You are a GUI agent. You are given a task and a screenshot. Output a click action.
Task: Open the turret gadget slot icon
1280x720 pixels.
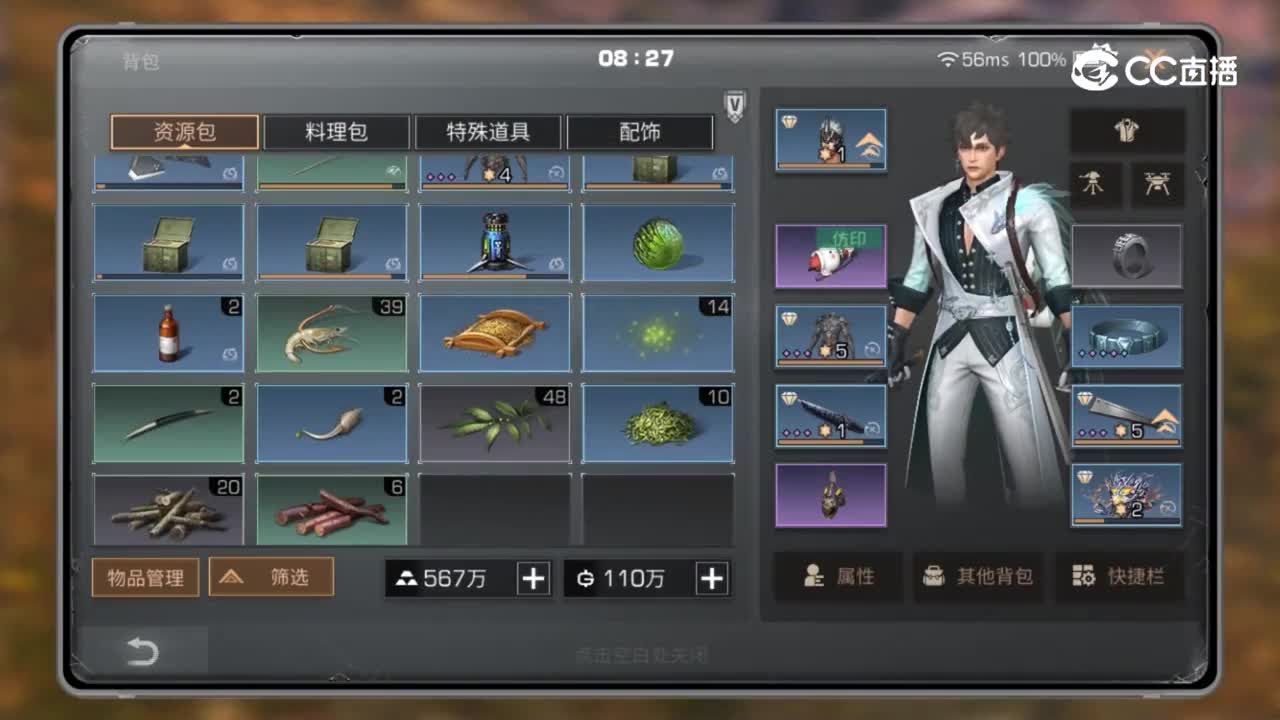tap(1096, 182)
